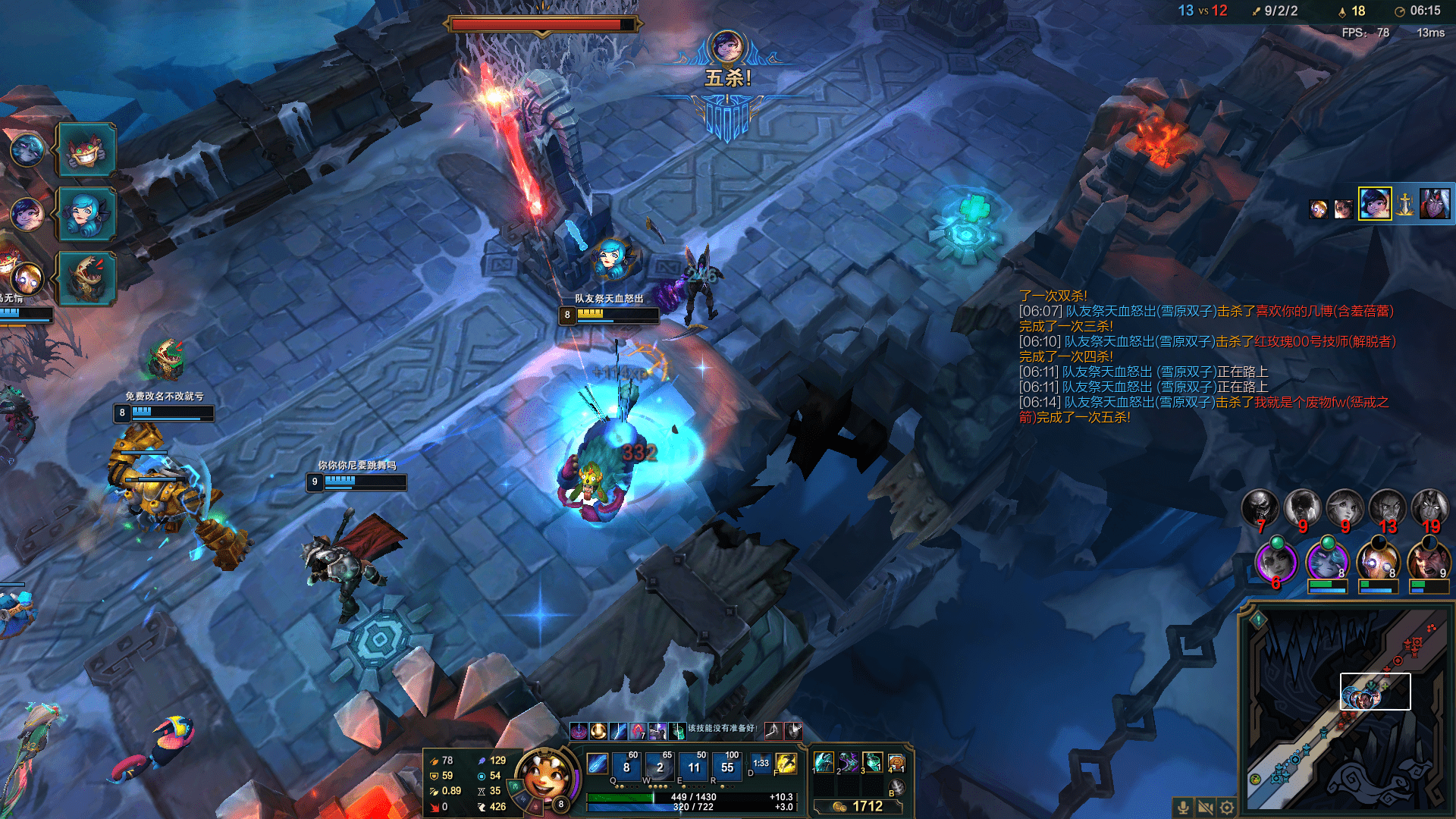Select the Darius ally portrait above the minimap
This screenshot has height=819, width=1456.
click(1428, 563)
